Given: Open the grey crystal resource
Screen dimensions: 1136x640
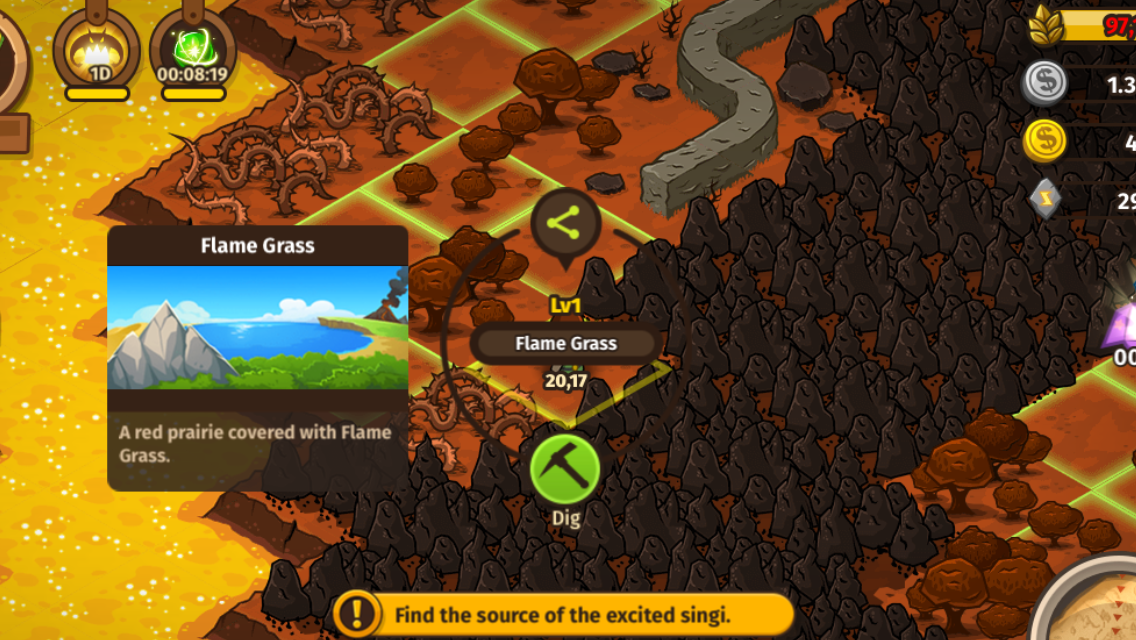Looking at the screenshot, I should pyautogui.click(x=1044, y=199).
